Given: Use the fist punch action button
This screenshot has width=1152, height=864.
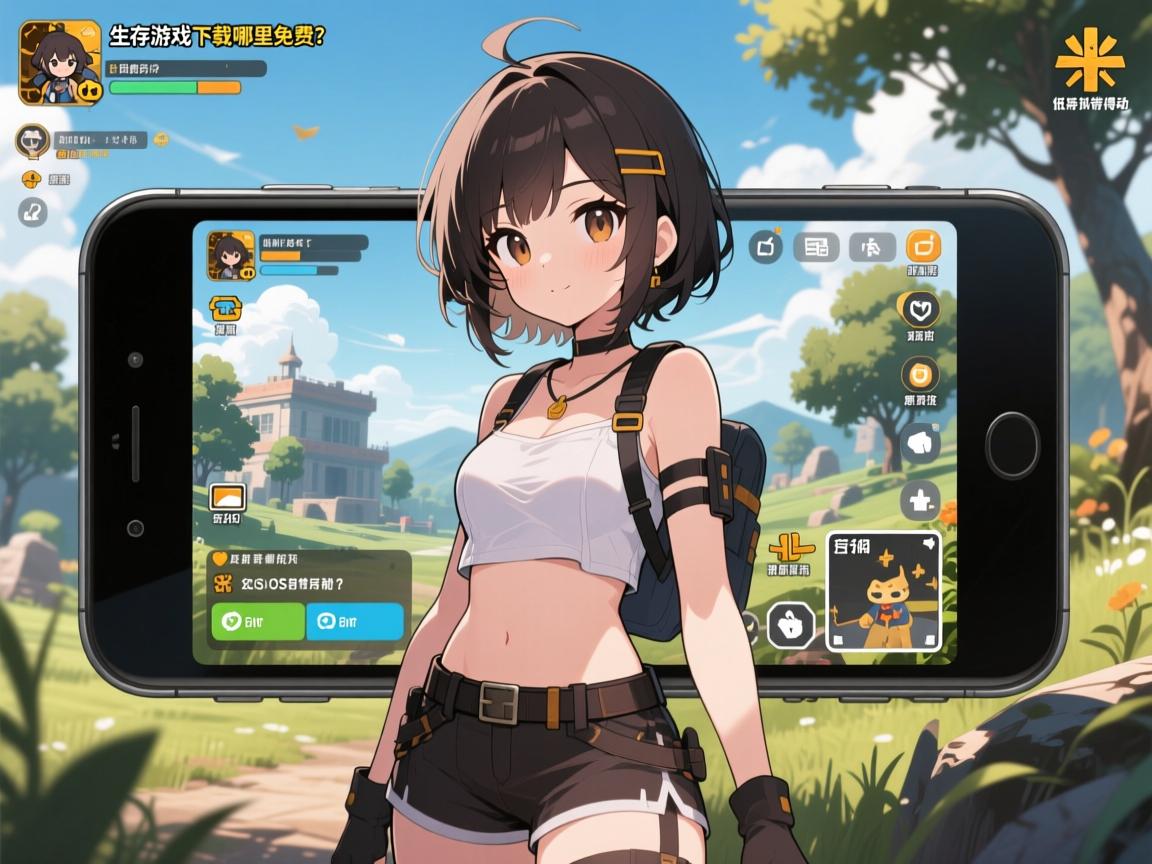Looking at the screenshot, I should tap(920, 443).
